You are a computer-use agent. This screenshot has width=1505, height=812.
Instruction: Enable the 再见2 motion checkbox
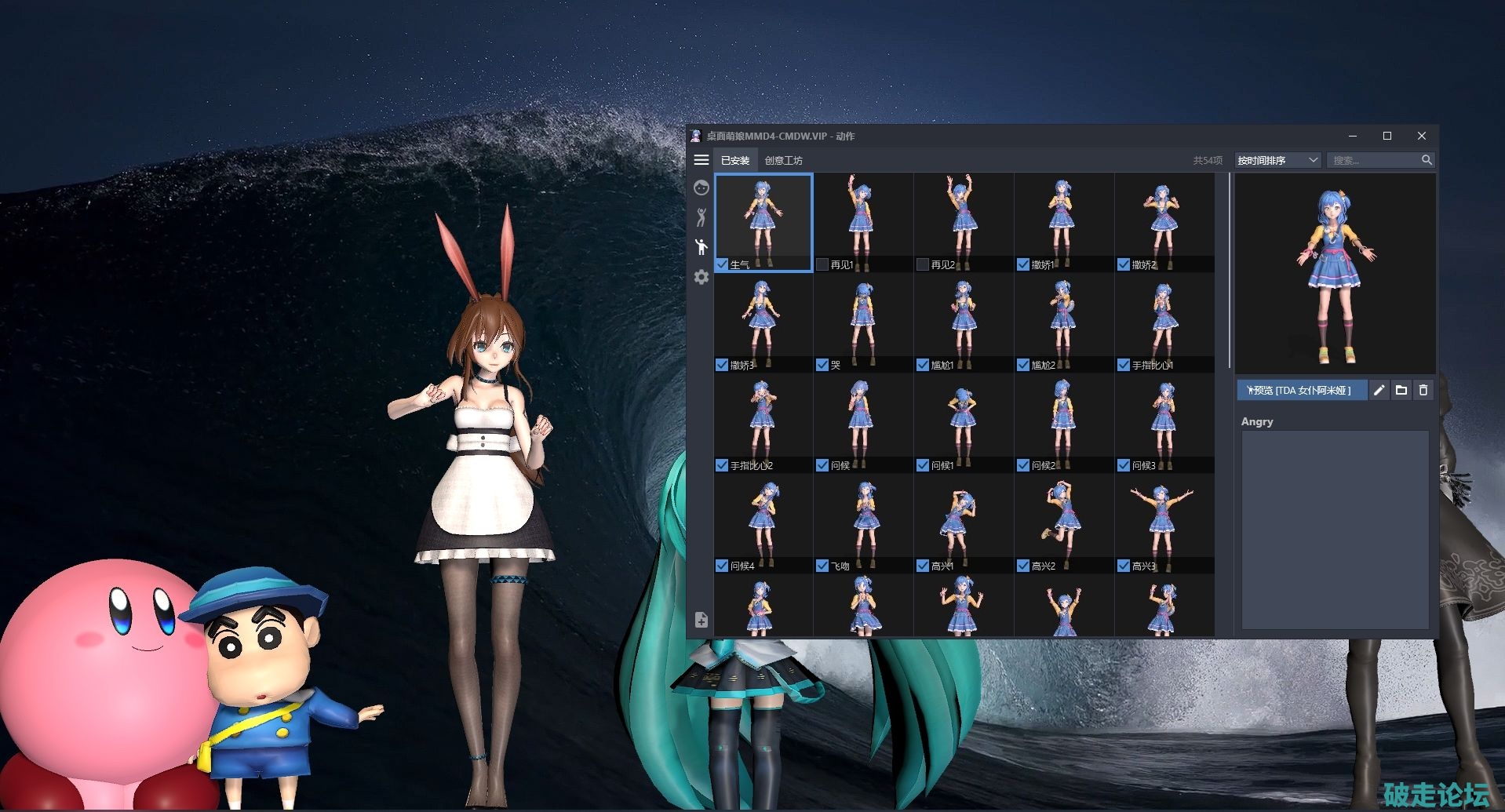(x=922, y=264)
